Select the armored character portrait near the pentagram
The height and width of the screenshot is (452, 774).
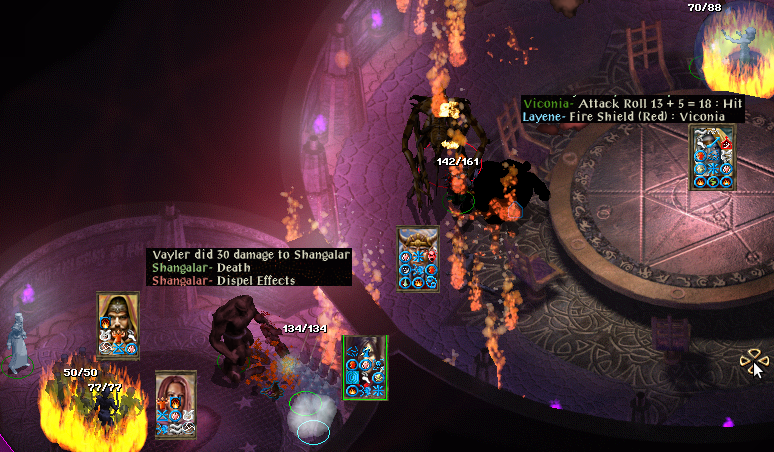711,147
